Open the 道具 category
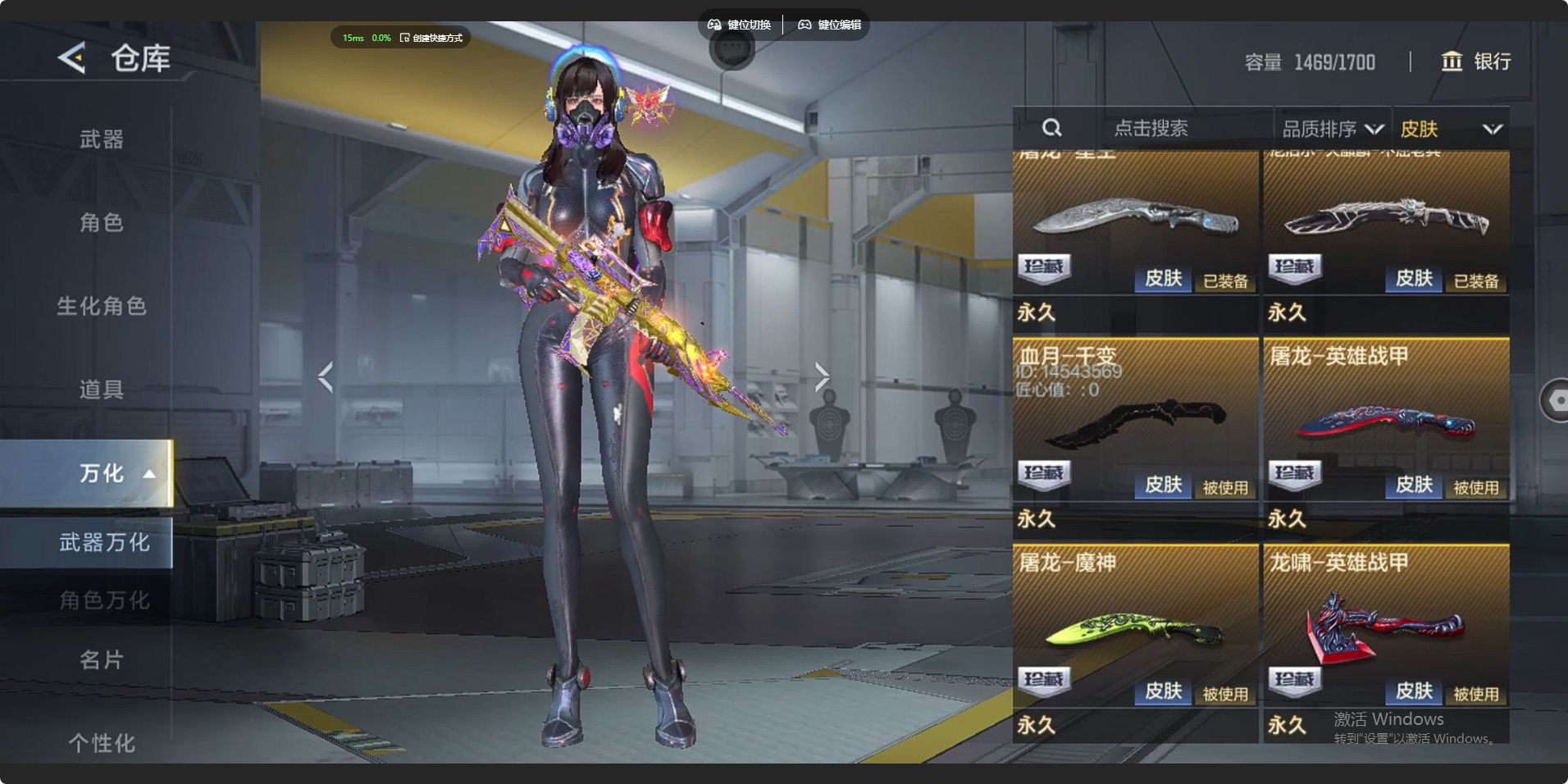The height and width of the screenshot is (784, 1568). (102, 390)
